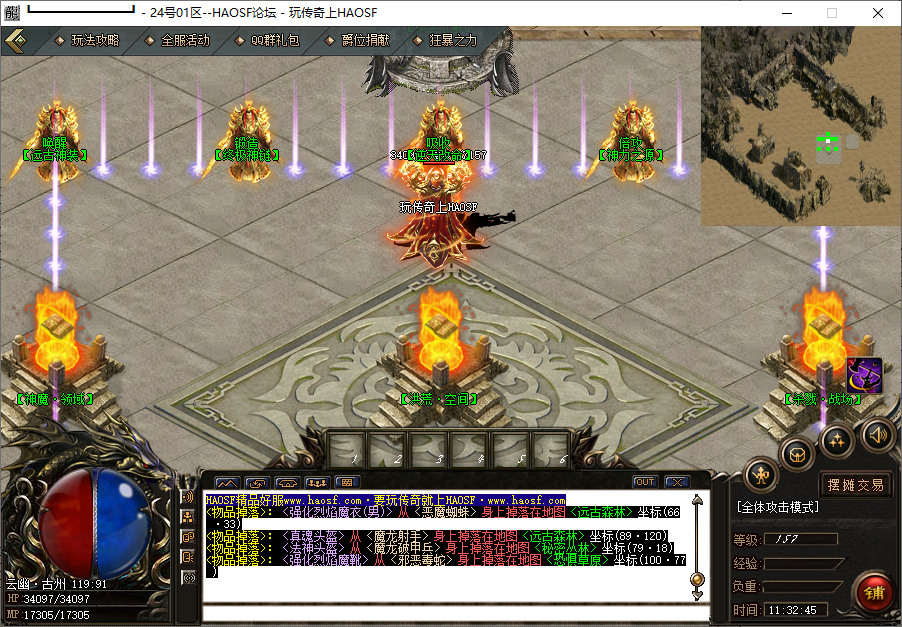The height and width of the screenshot is (627, 902).
Task: Collapse the top menu with the arrow emblem
Action: [x=15, y=40]
